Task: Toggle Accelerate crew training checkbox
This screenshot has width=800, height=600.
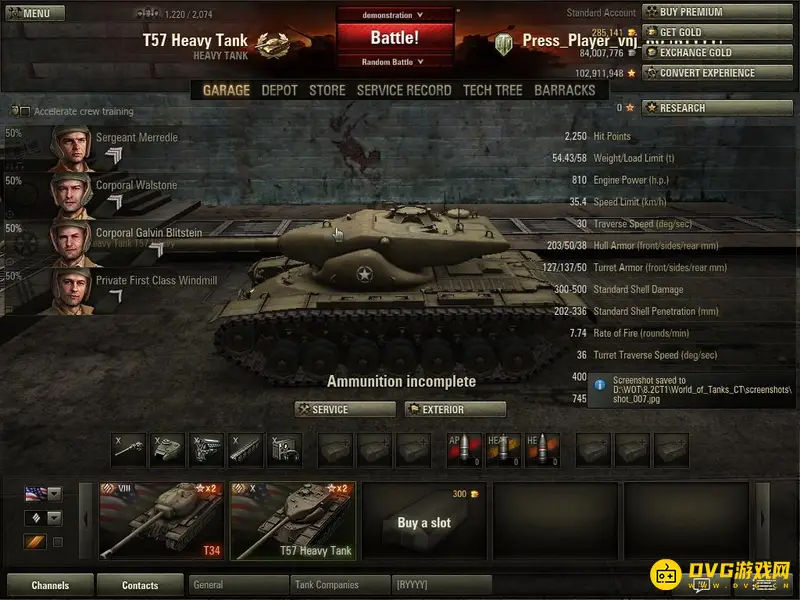Action: 25,112
